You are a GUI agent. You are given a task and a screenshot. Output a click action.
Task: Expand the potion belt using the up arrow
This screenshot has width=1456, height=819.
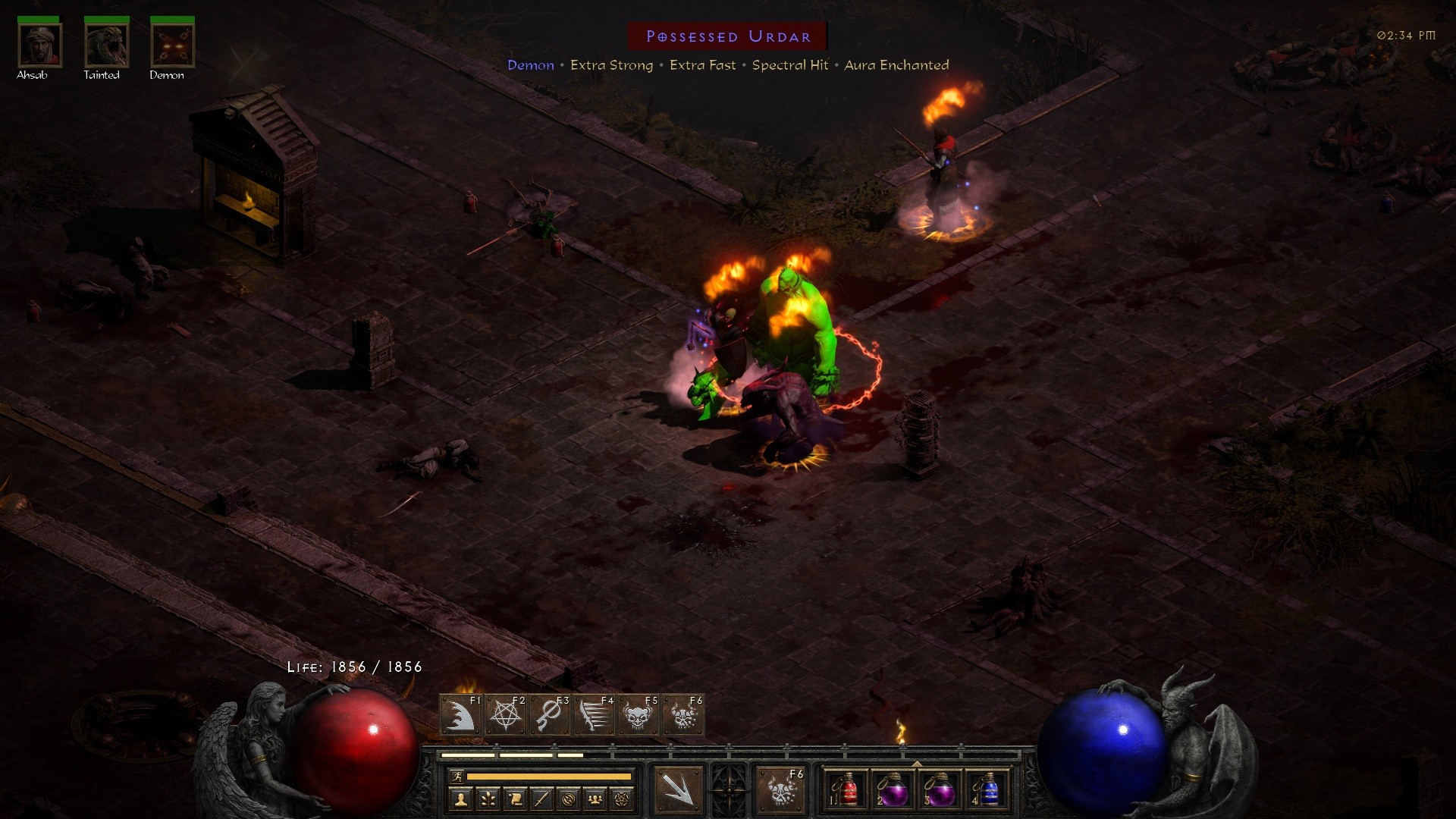(x=918, y=764)
